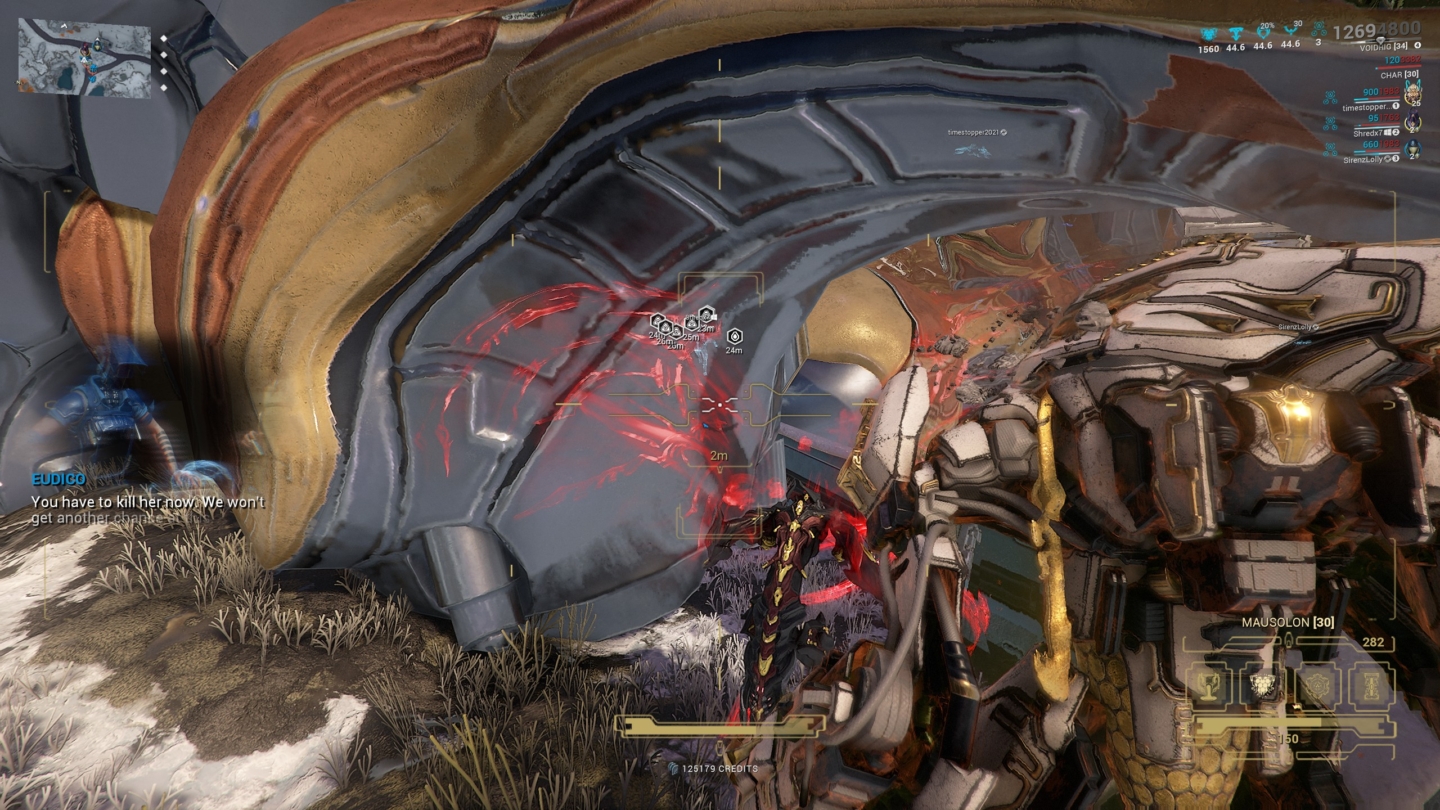Viewport: 1440px width, 810px height.
Task: Click the Vitus Essence counter icon showing 3
Action: [x=1319, y=30]
